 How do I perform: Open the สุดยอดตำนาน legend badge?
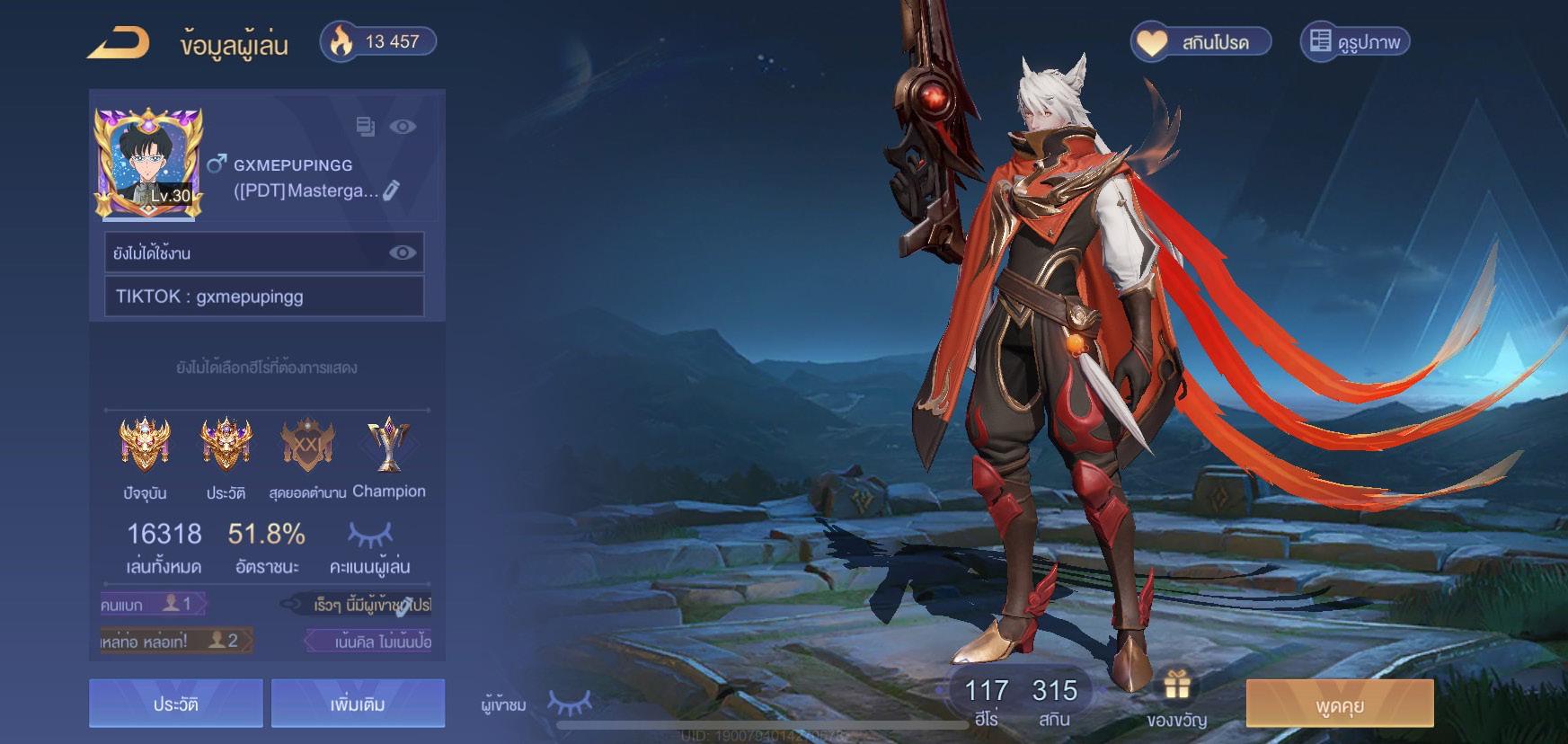(x=307, y=445)
